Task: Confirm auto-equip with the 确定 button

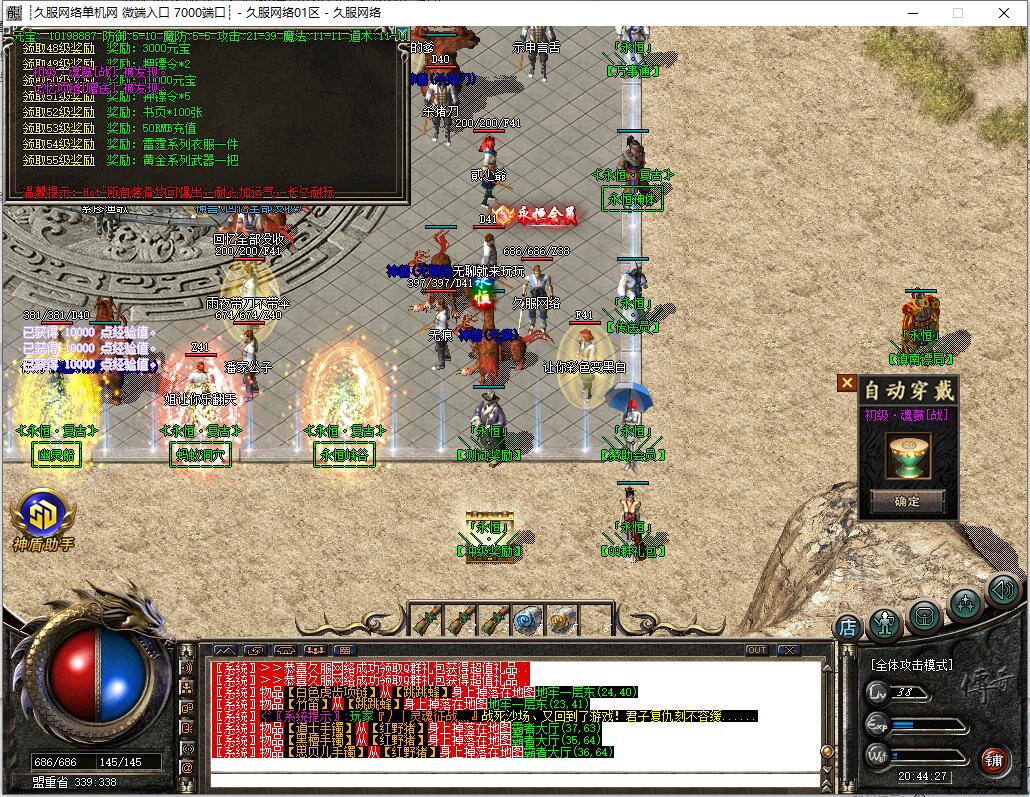Action: pyautogui.click(x=907, y=501)
